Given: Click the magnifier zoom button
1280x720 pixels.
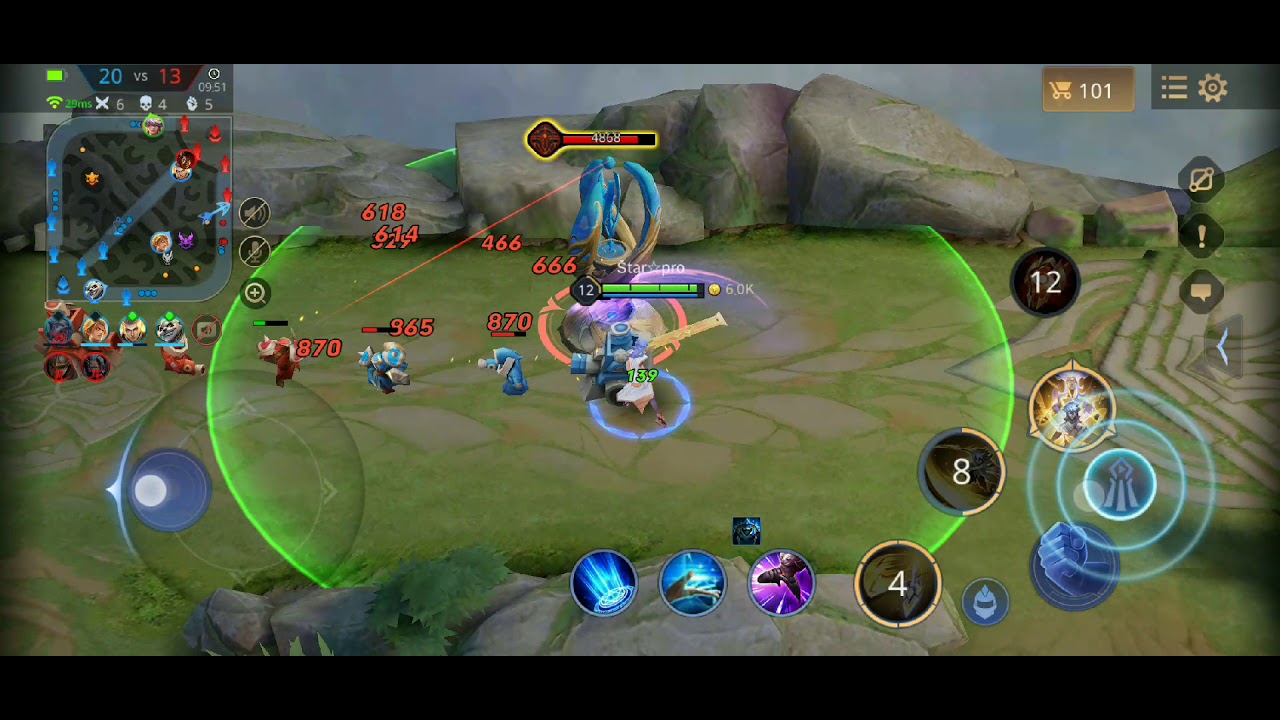Looking at the screenshot, I should (255, 293).
